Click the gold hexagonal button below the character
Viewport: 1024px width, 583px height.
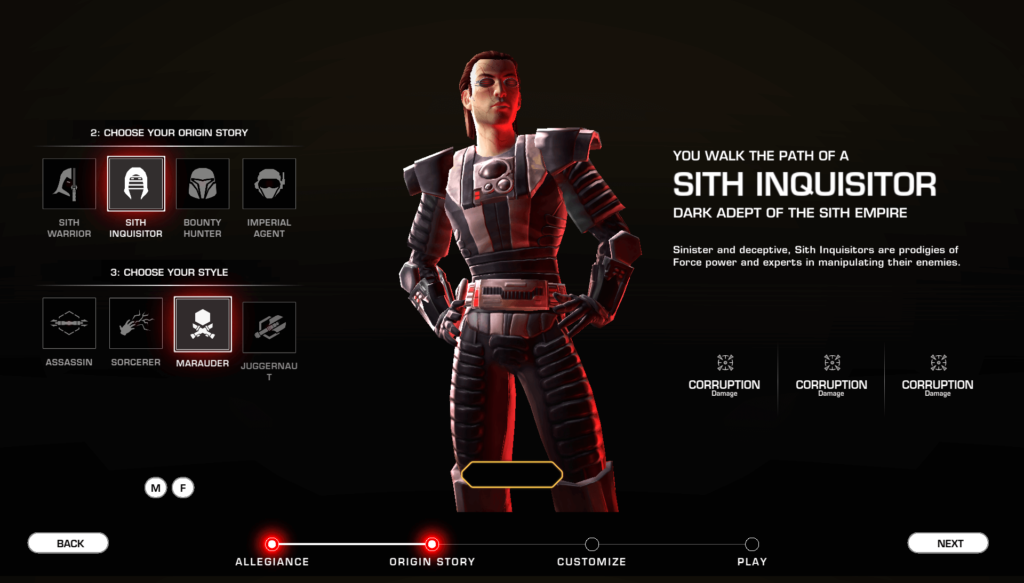[x=512, y=475]
